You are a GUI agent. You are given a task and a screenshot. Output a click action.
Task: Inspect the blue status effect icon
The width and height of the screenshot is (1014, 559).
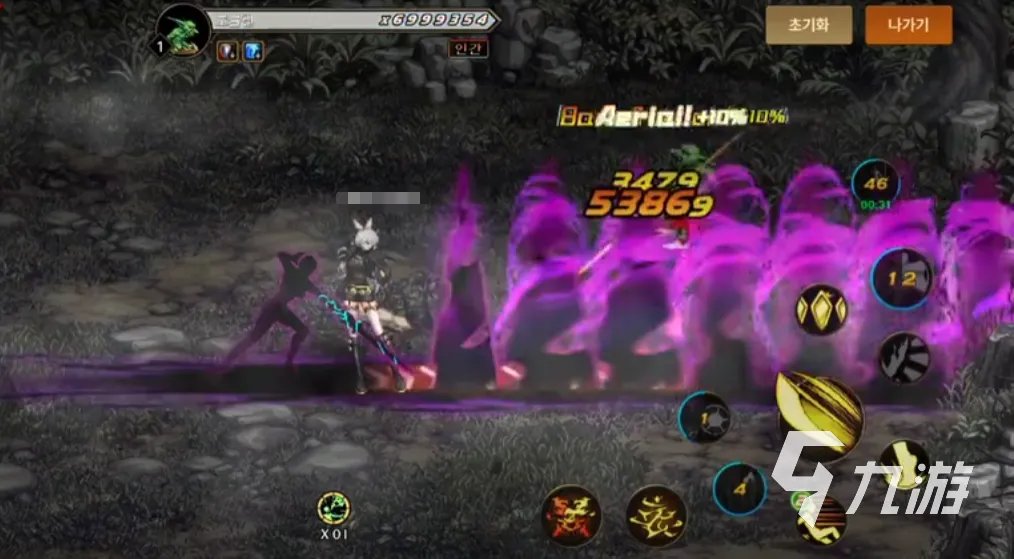point(253,51)
